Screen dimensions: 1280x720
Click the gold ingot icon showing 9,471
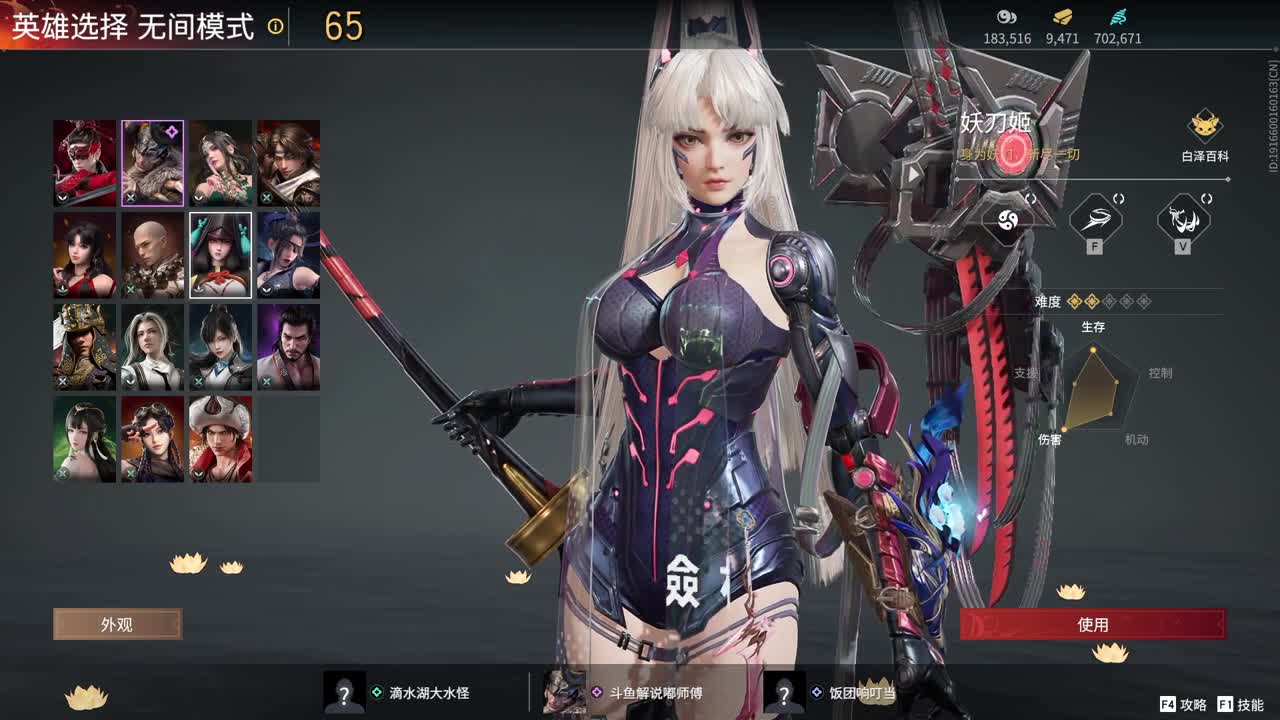point(1061,18)
